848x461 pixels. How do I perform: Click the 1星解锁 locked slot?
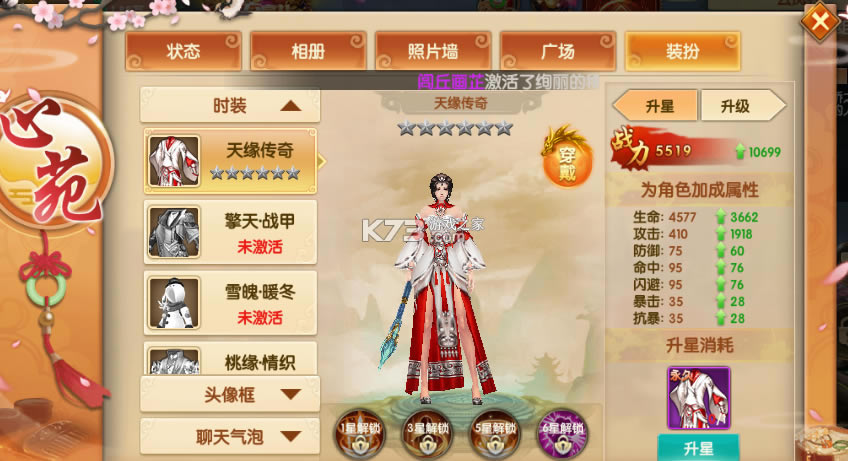pos(360,433)
